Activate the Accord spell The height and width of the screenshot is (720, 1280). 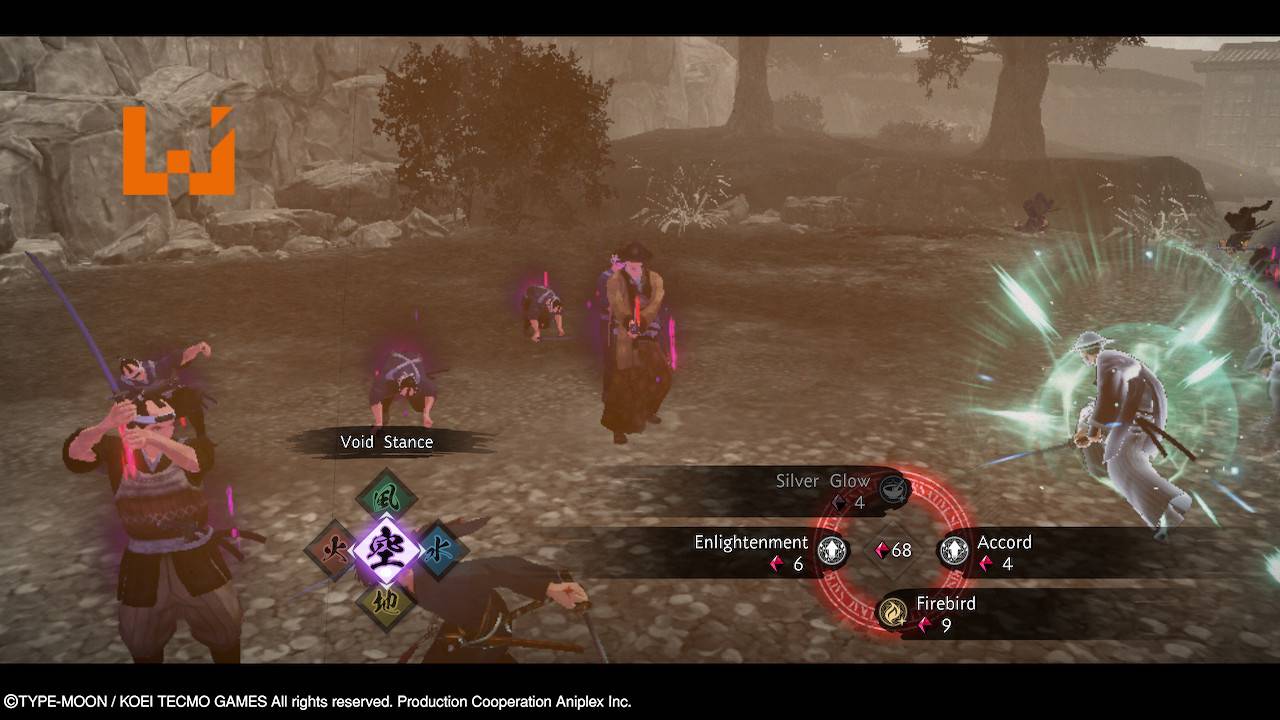pyautogui.click(x=954, y=550)
